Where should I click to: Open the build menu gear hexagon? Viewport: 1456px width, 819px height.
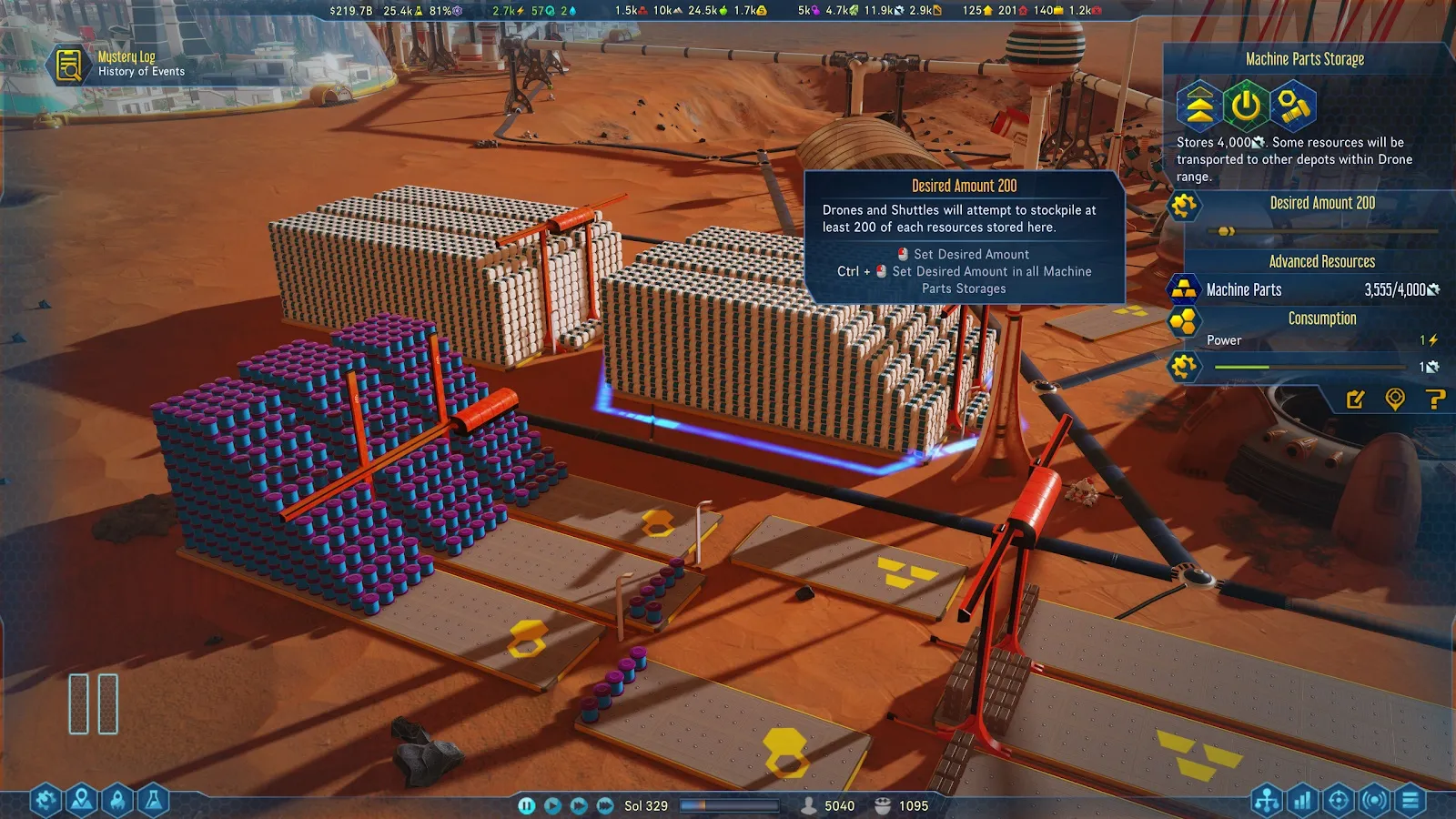45,800
